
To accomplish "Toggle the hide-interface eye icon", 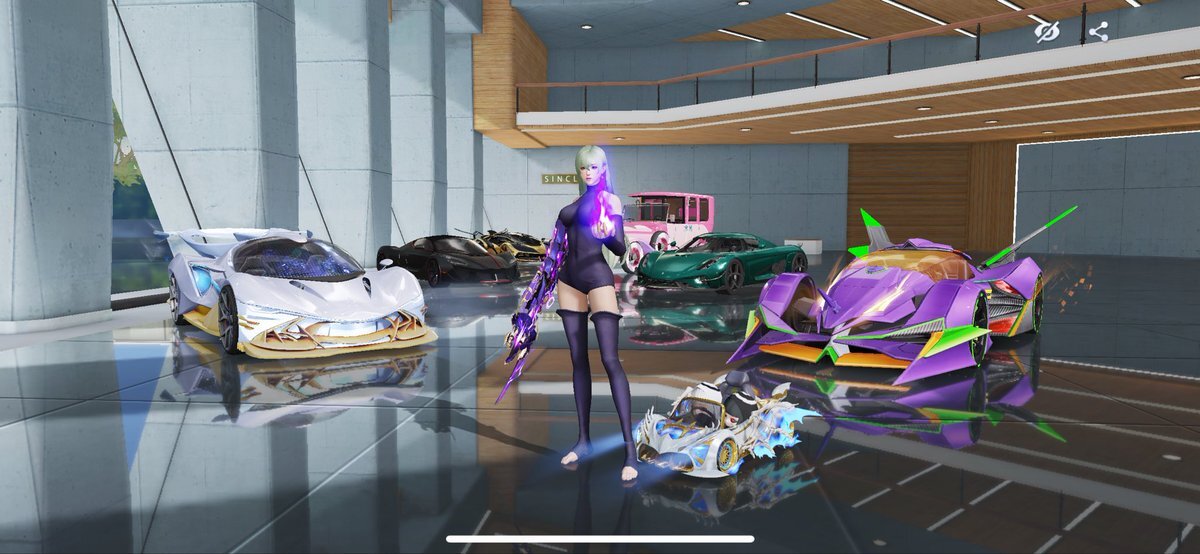I will (1047, 32).
